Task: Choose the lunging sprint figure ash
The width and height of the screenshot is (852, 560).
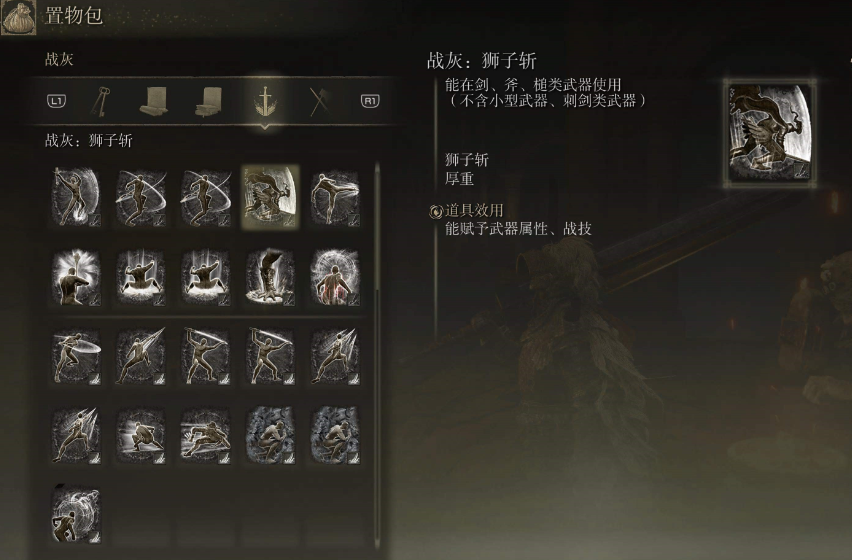Action: click(206, 434)
